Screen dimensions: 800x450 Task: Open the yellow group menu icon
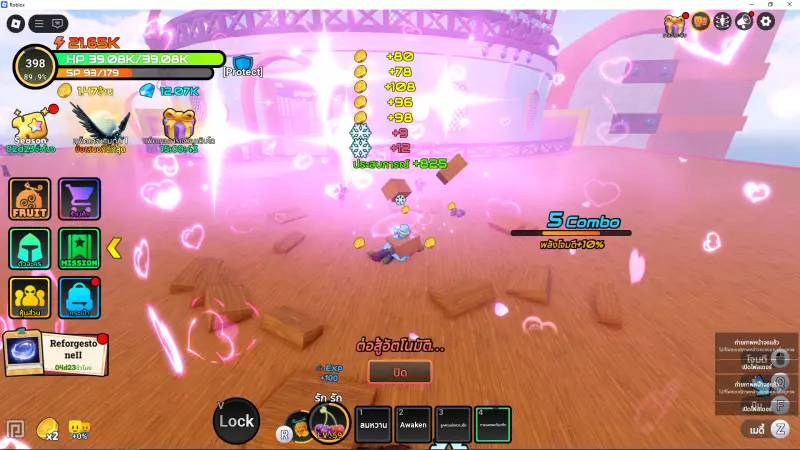(30, 297)
